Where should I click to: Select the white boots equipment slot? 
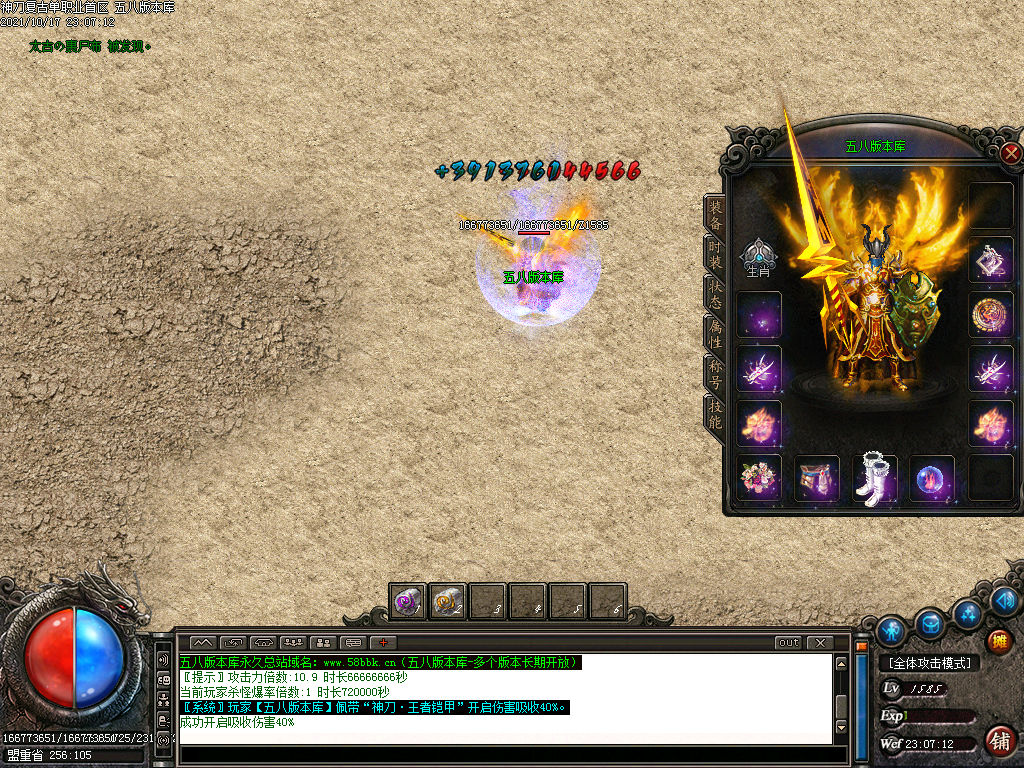click(875, 478)
